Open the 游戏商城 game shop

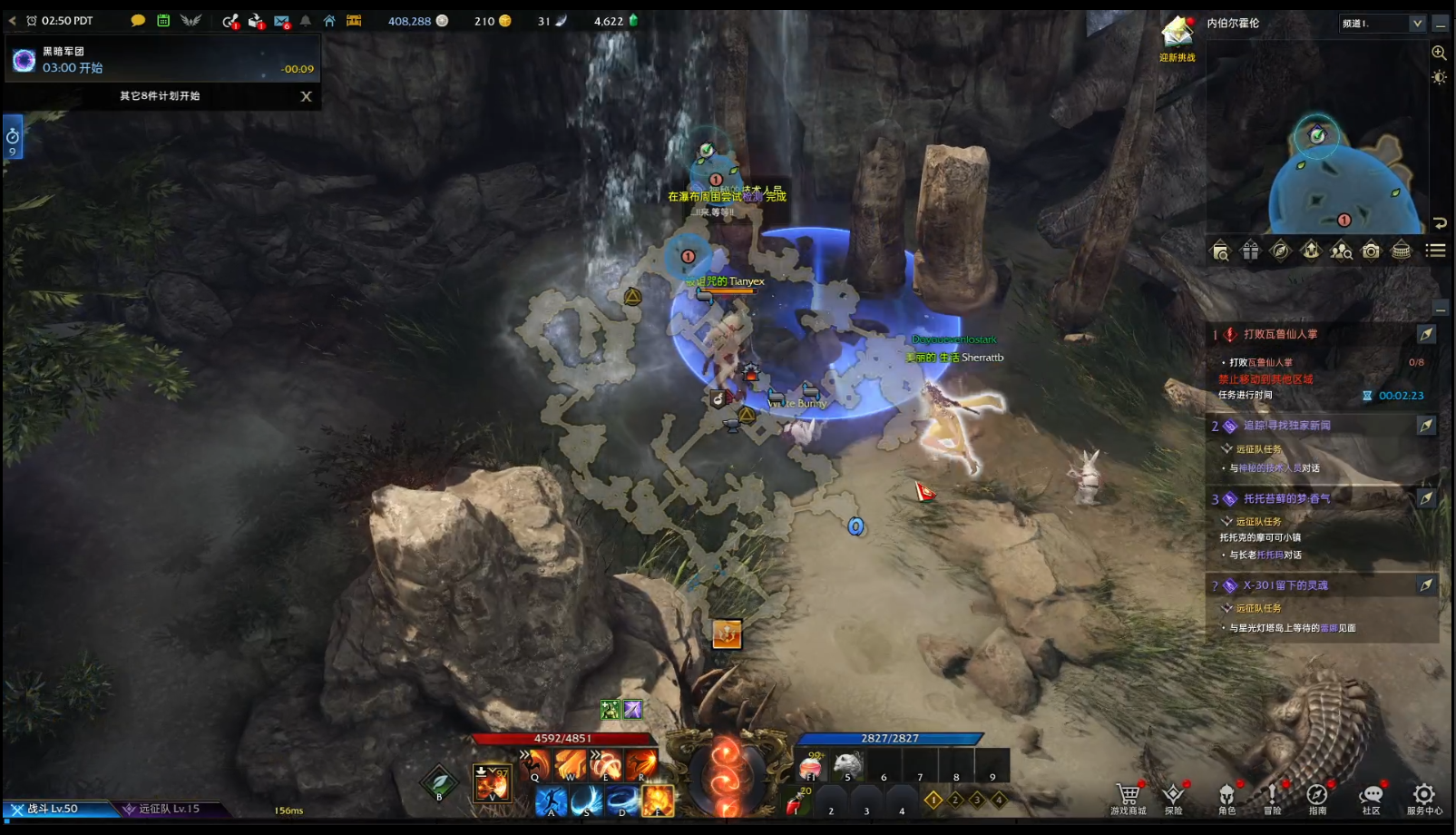pos(1128,796)
